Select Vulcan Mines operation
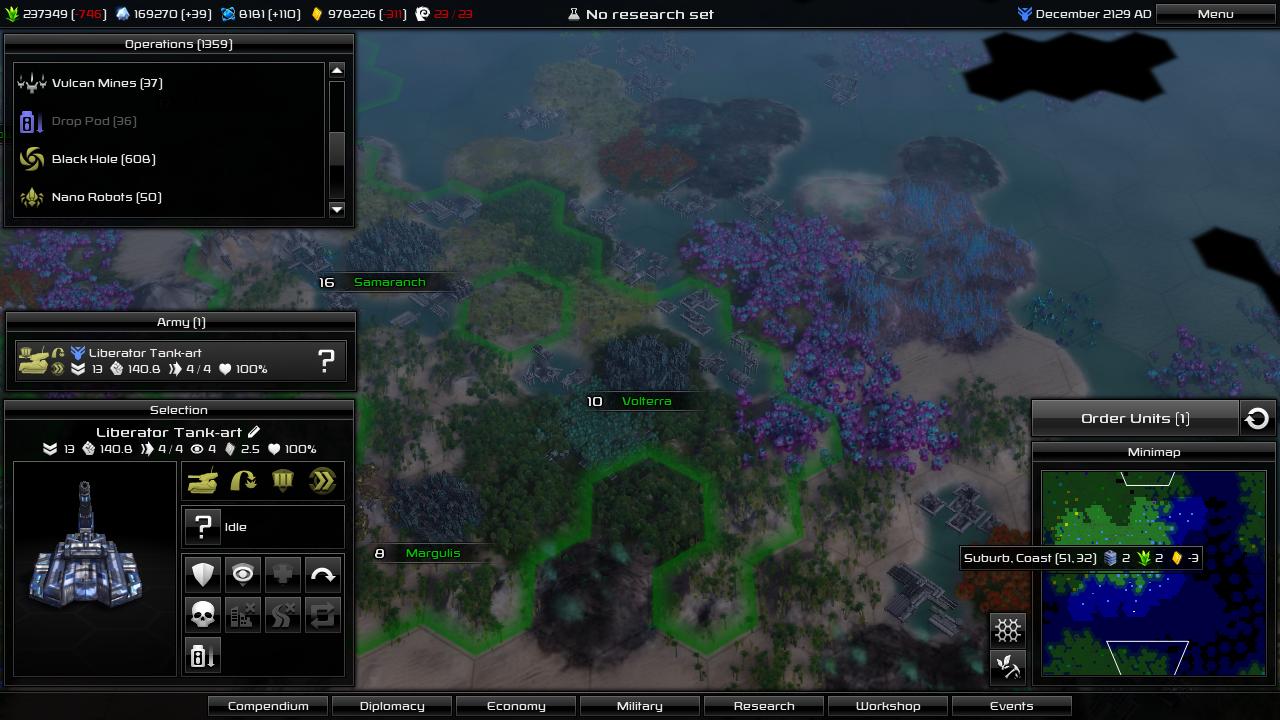The height and width of the screenshot is (720, 1280). [x=107, y=83]
